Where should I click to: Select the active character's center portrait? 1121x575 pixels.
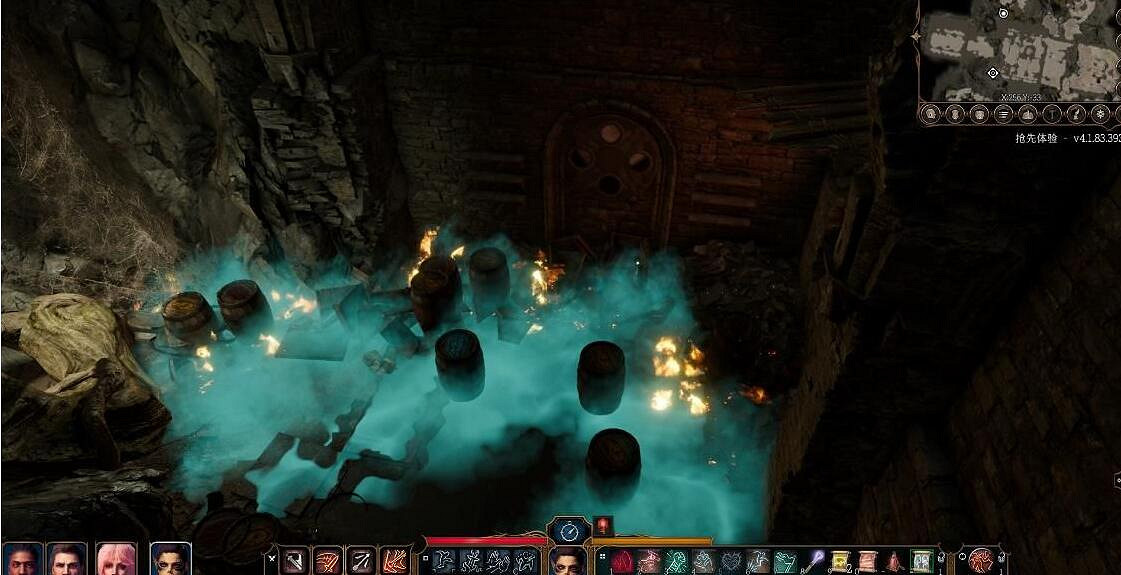[567, 562]
